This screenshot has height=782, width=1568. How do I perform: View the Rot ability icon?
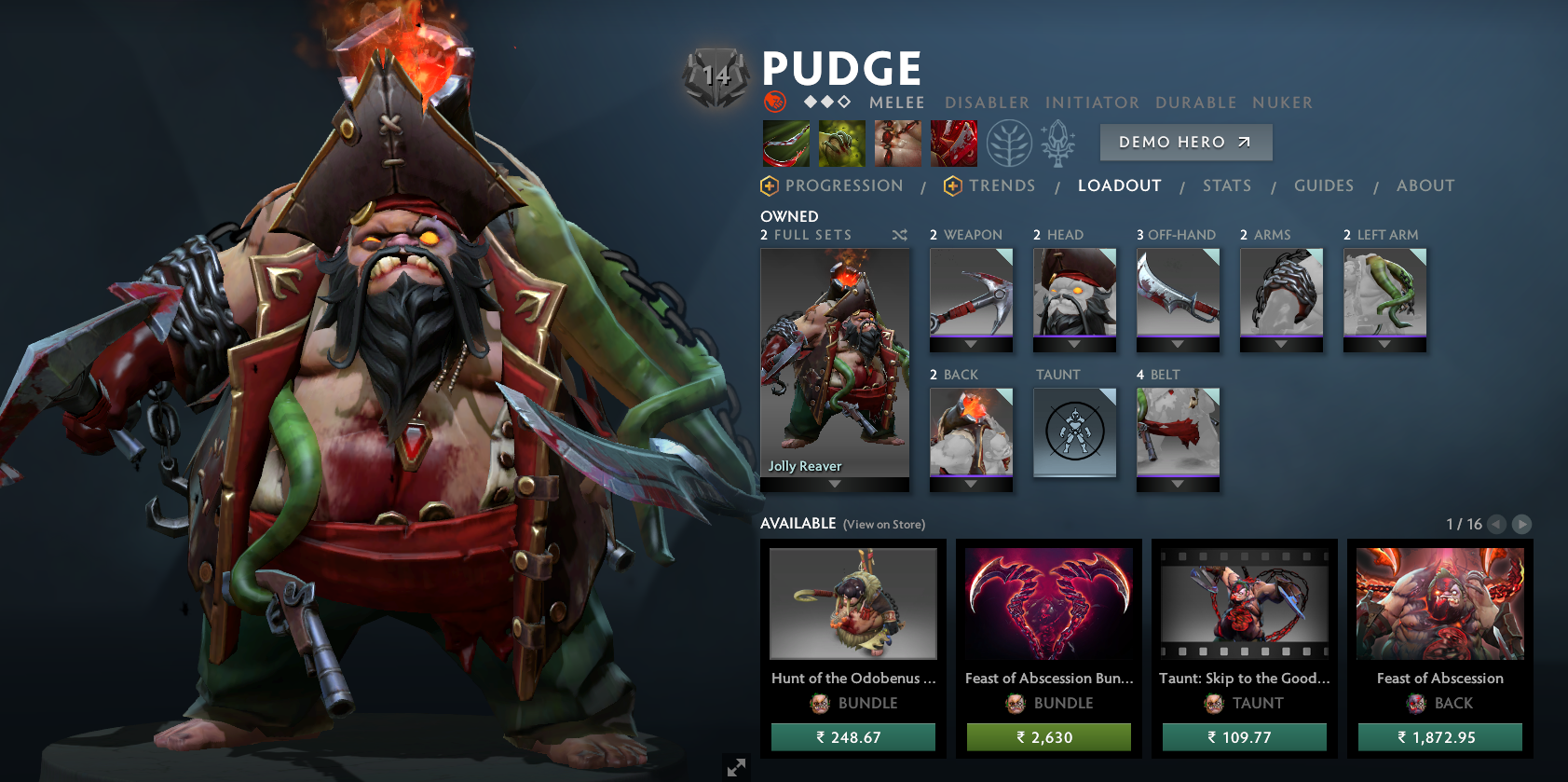841,143
